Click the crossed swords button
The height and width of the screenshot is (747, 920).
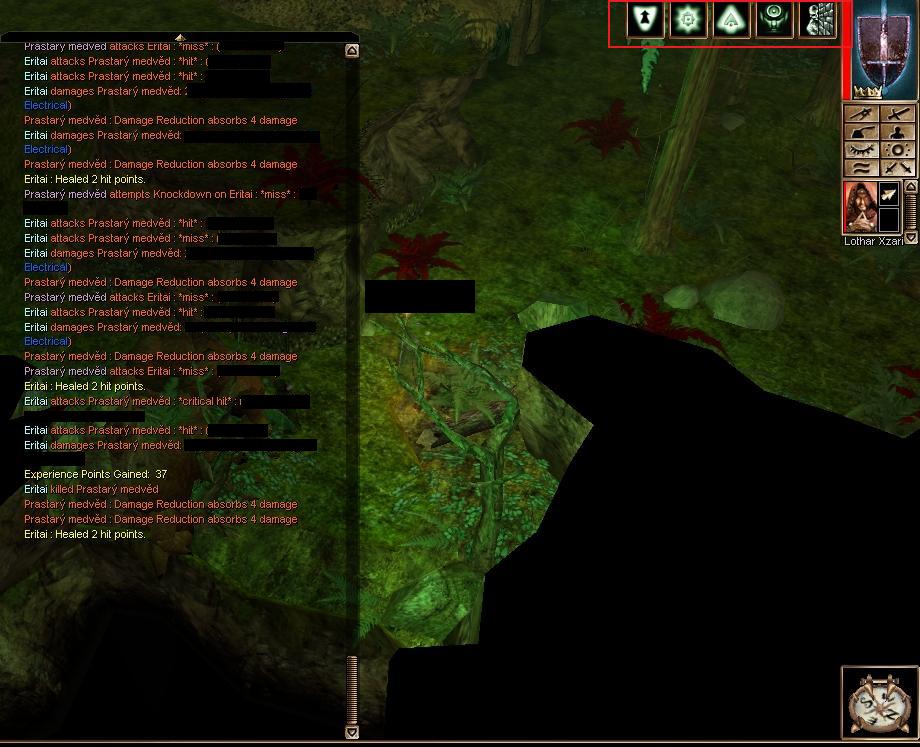899,168
